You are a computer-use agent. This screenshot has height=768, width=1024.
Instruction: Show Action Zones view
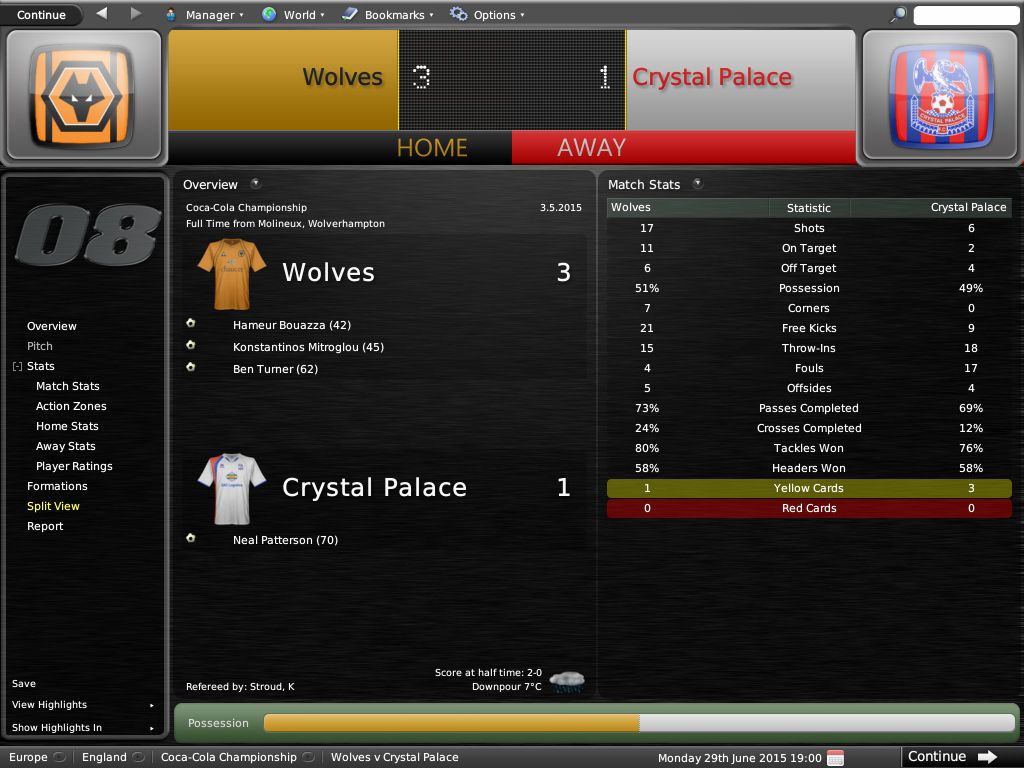tap(71, 406)
